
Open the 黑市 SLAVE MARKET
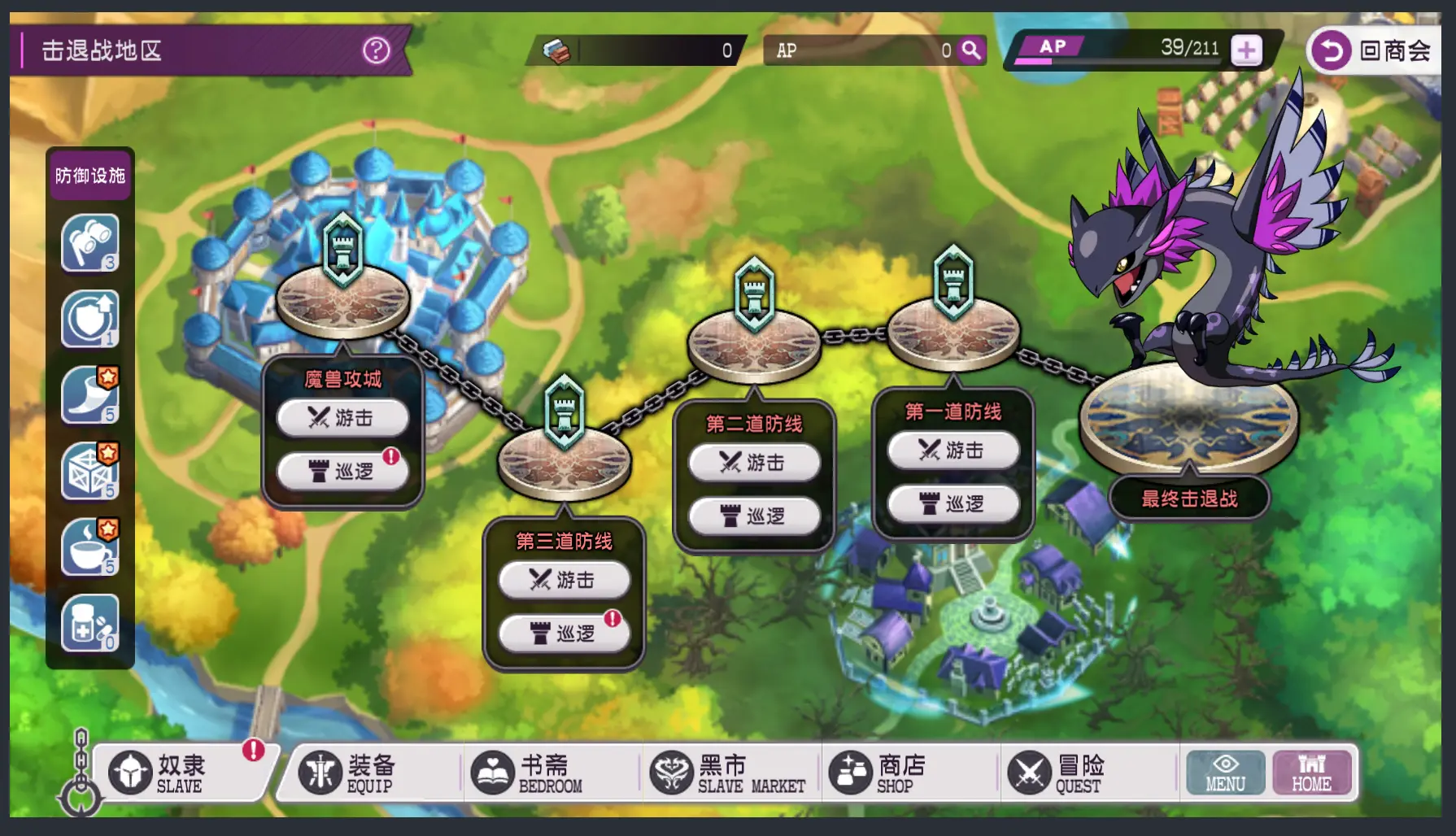click(728, 773)
